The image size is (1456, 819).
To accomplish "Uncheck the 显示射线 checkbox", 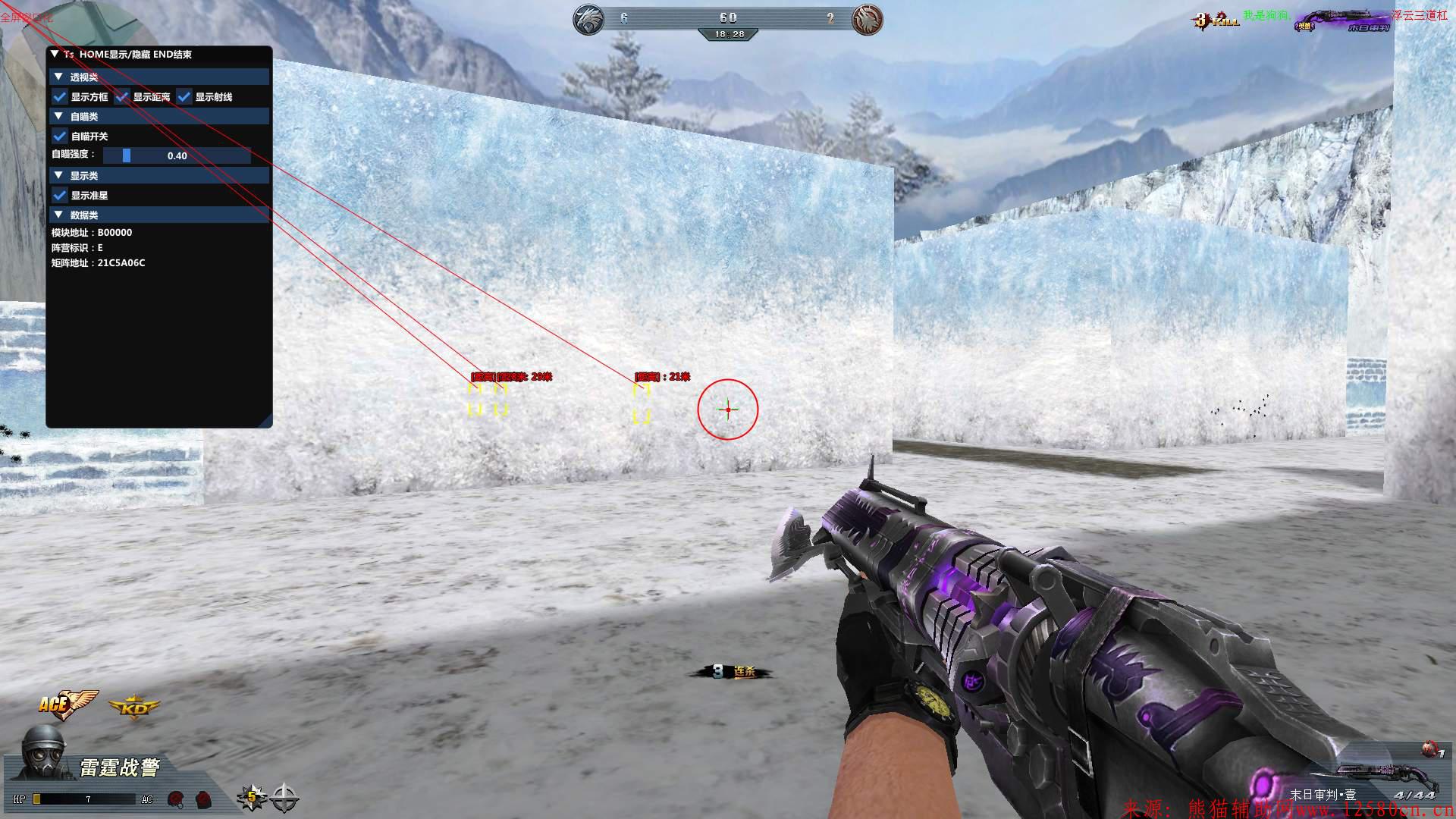I will tap(184, 97).
